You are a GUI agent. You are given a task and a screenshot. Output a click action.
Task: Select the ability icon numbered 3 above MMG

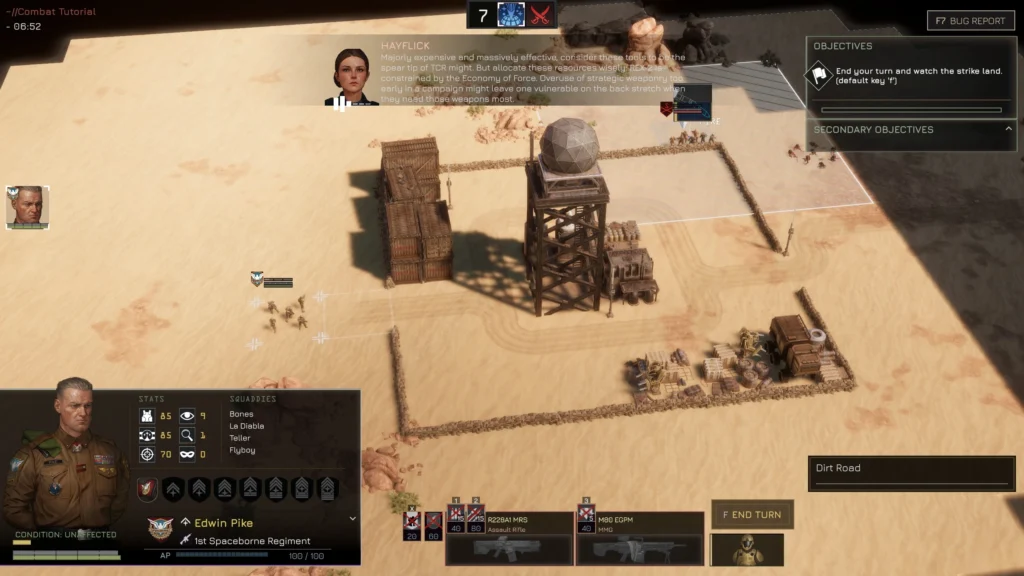point(586,519)
